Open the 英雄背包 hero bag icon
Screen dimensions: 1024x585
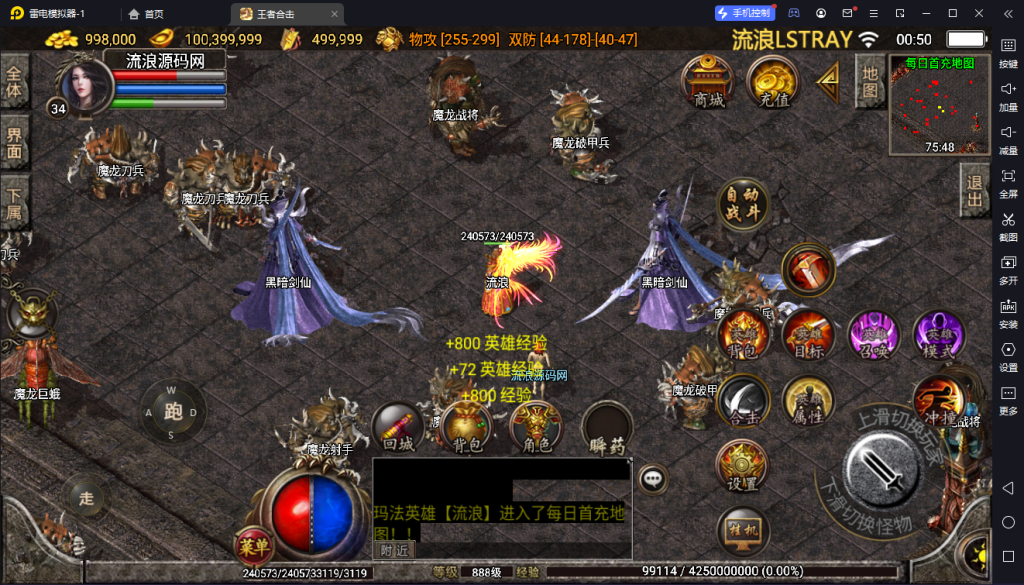744,335
